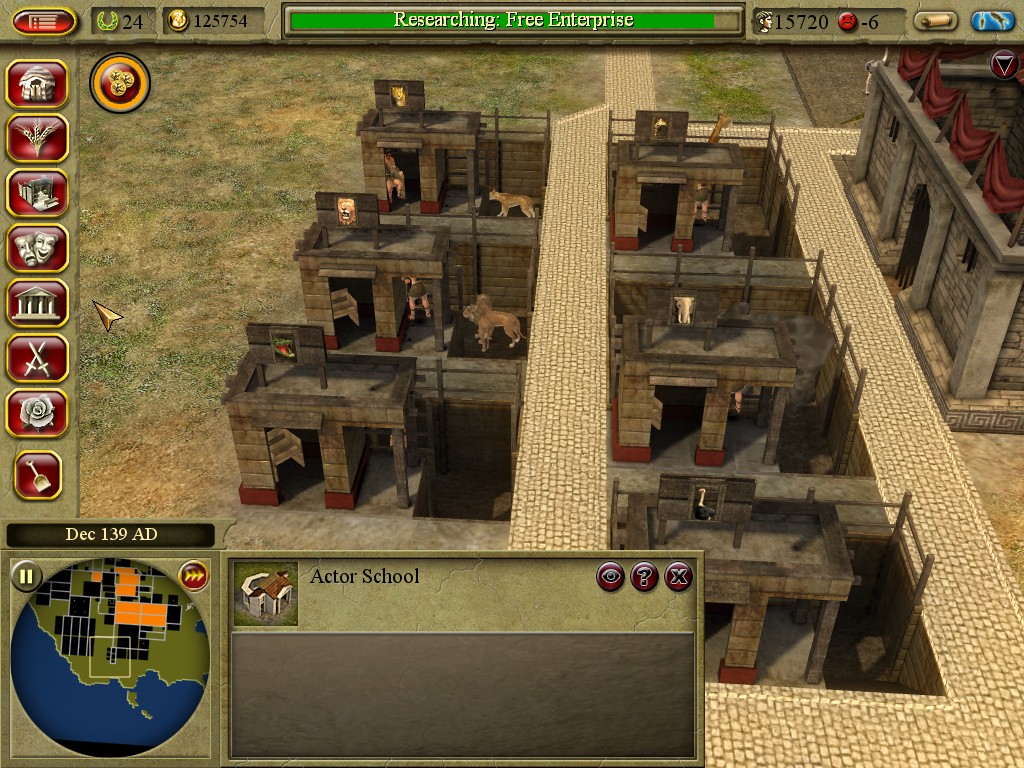
Task: Activate the shovel demolish tool
Action: coord(38,475)
